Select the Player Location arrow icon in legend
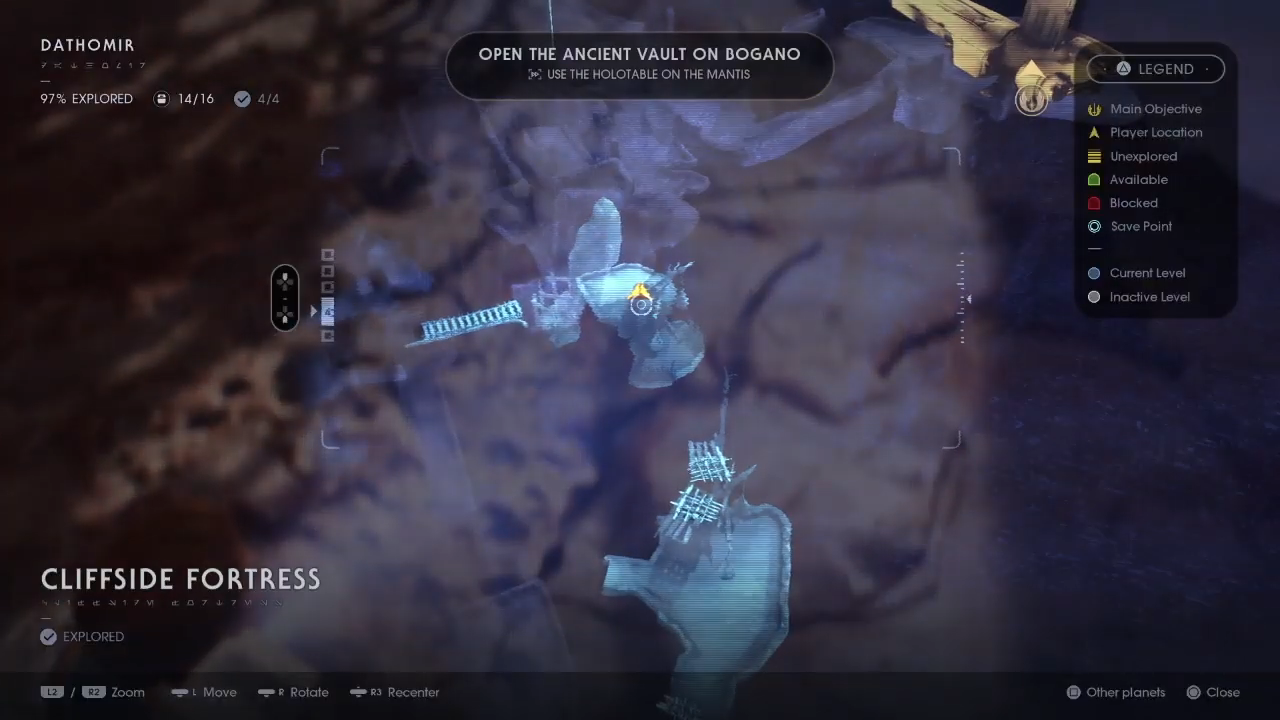 (x=1094, y=132)
